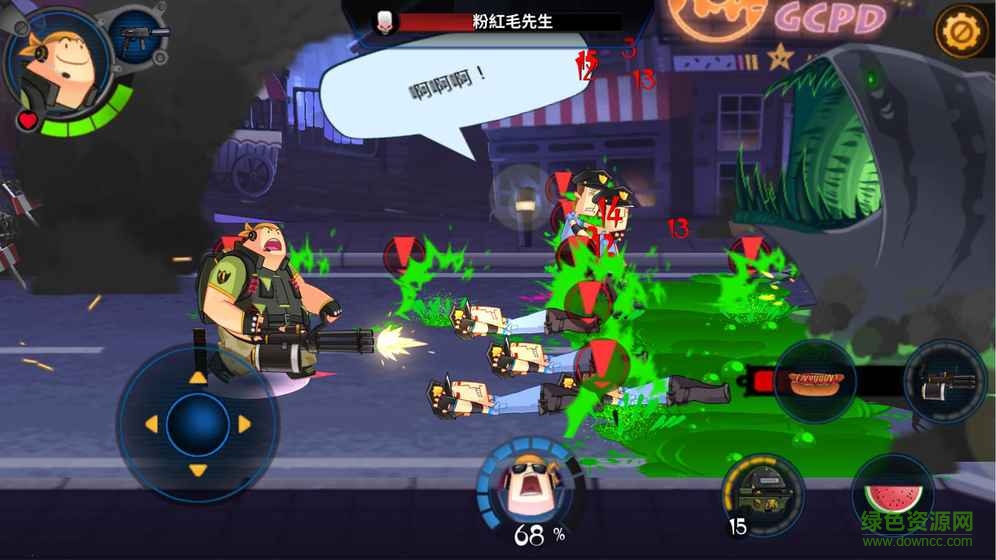
Task: Use the hot dog item
Action: pos(815,382)
